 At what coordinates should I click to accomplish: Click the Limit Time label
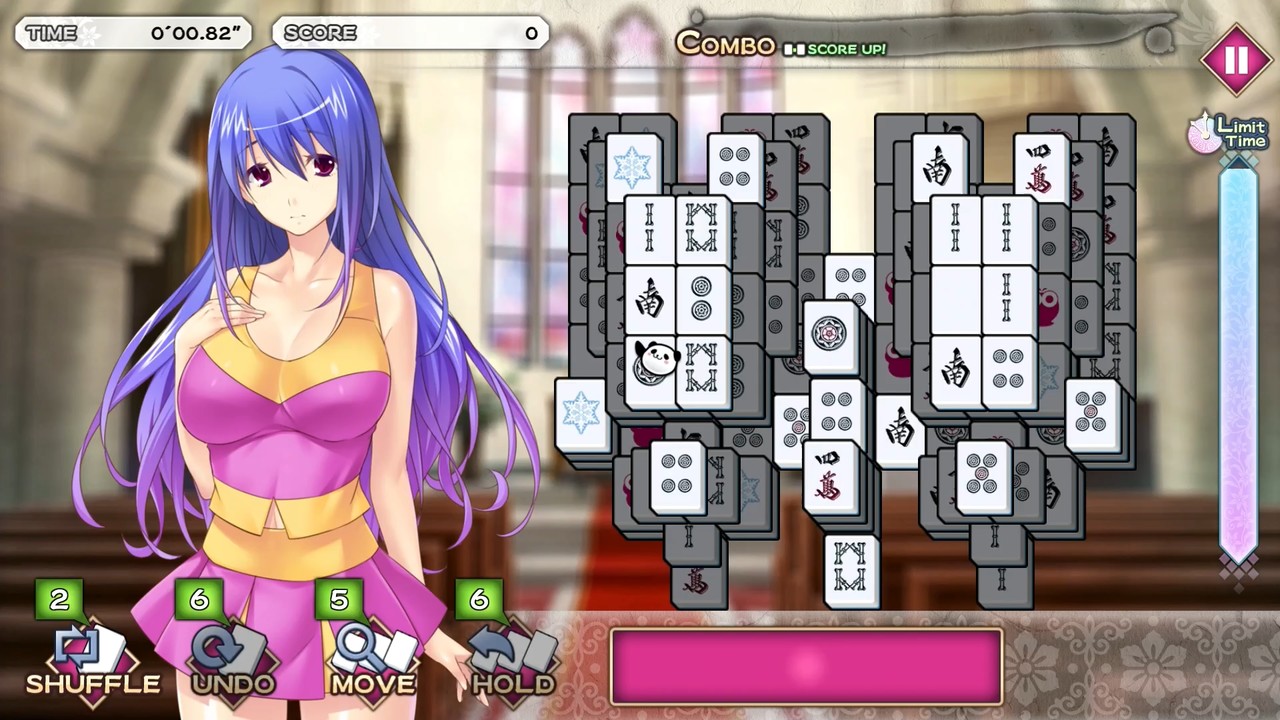[x=1240, y=133]
